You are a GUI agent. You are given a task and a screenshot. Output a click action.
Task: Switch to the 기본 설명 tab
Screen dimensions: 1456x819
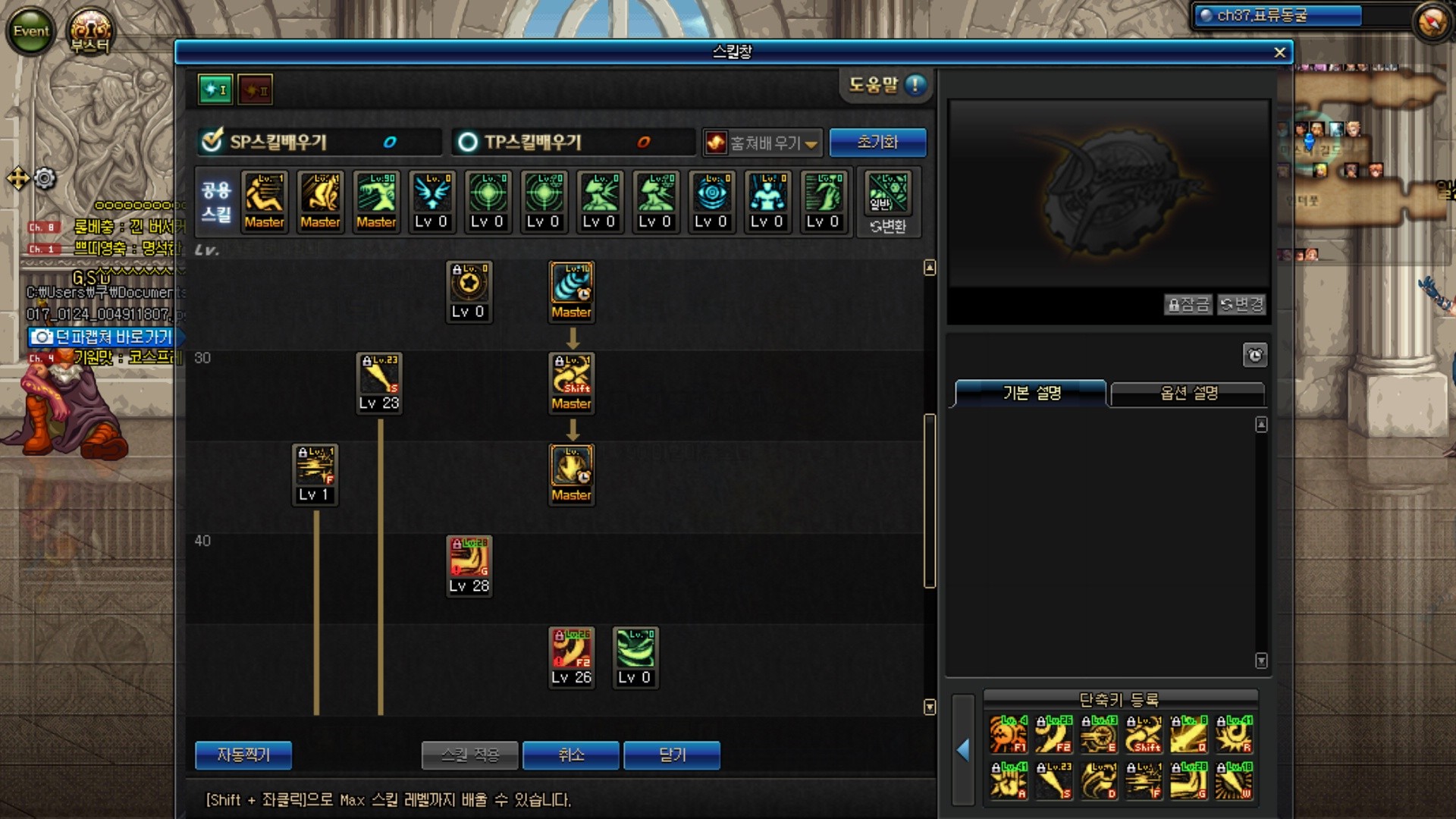point(1031,393)
